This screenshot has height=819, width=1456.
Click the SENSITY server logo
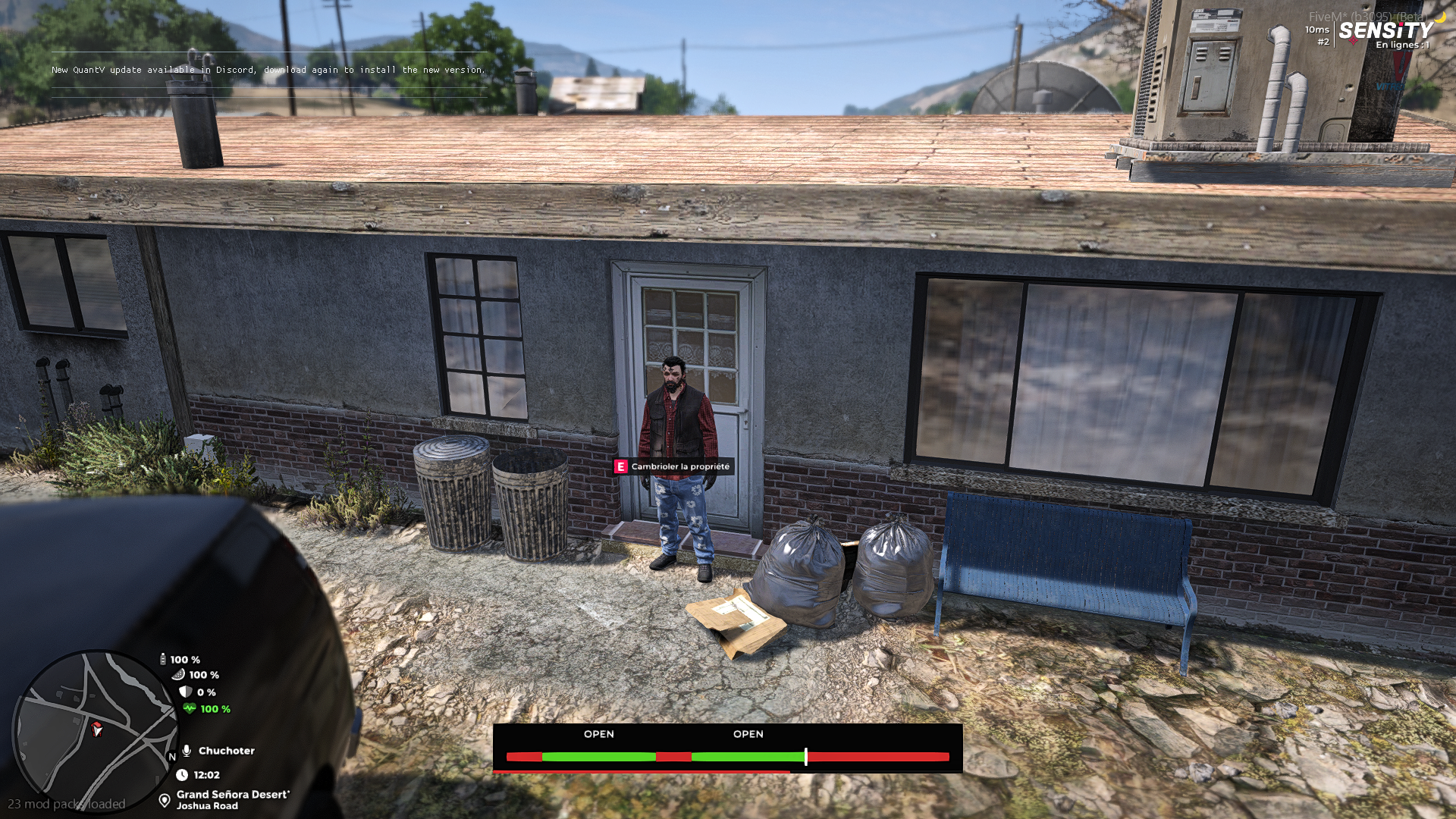(1385, 30)
